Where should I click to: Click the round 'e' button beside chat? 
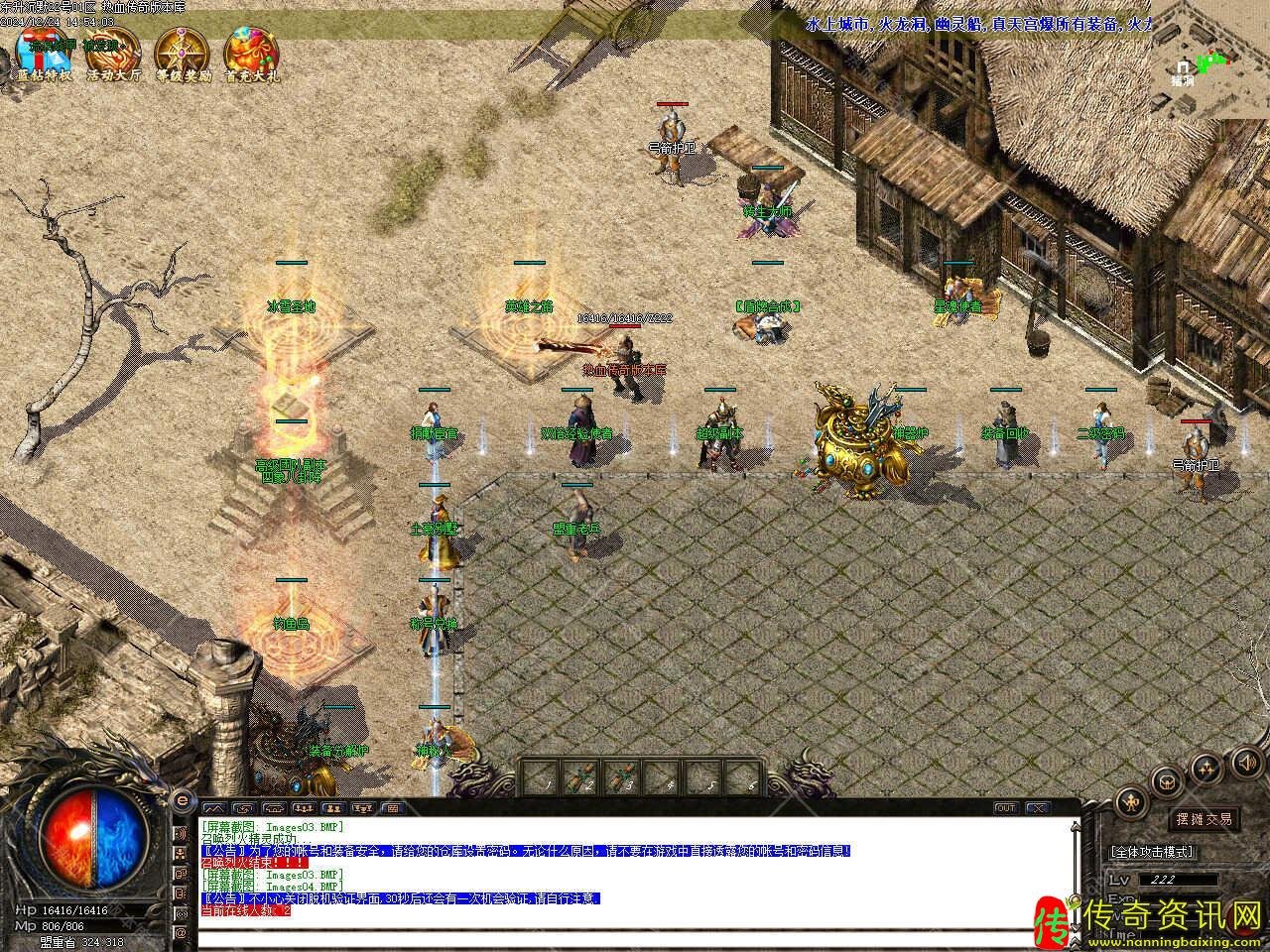click(182, 800)
